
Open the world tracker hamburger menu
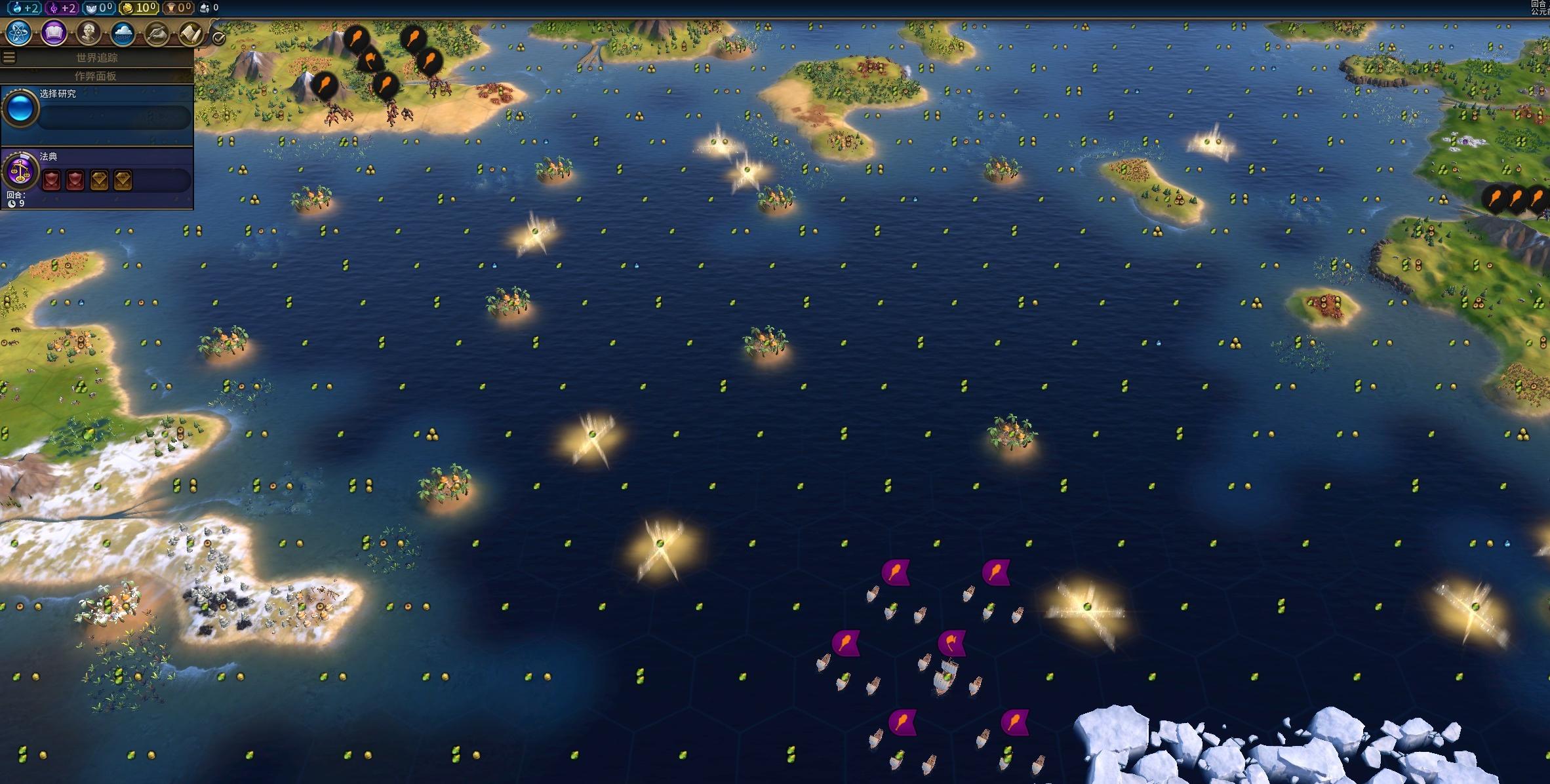click(x=9, y=58)
